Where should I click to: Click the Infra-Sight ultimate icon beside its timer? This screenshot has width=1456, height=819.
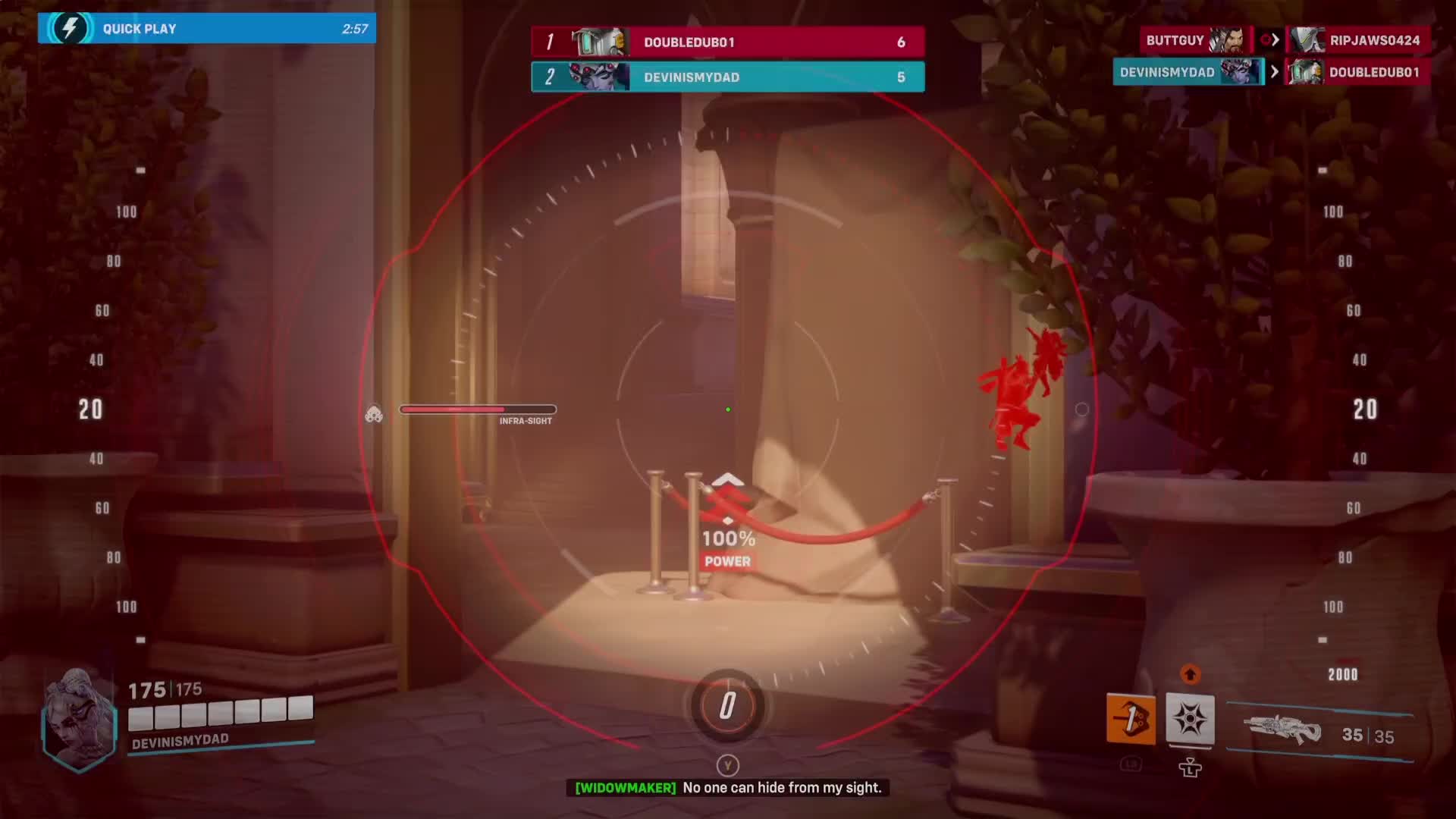(x=374, y=413)
